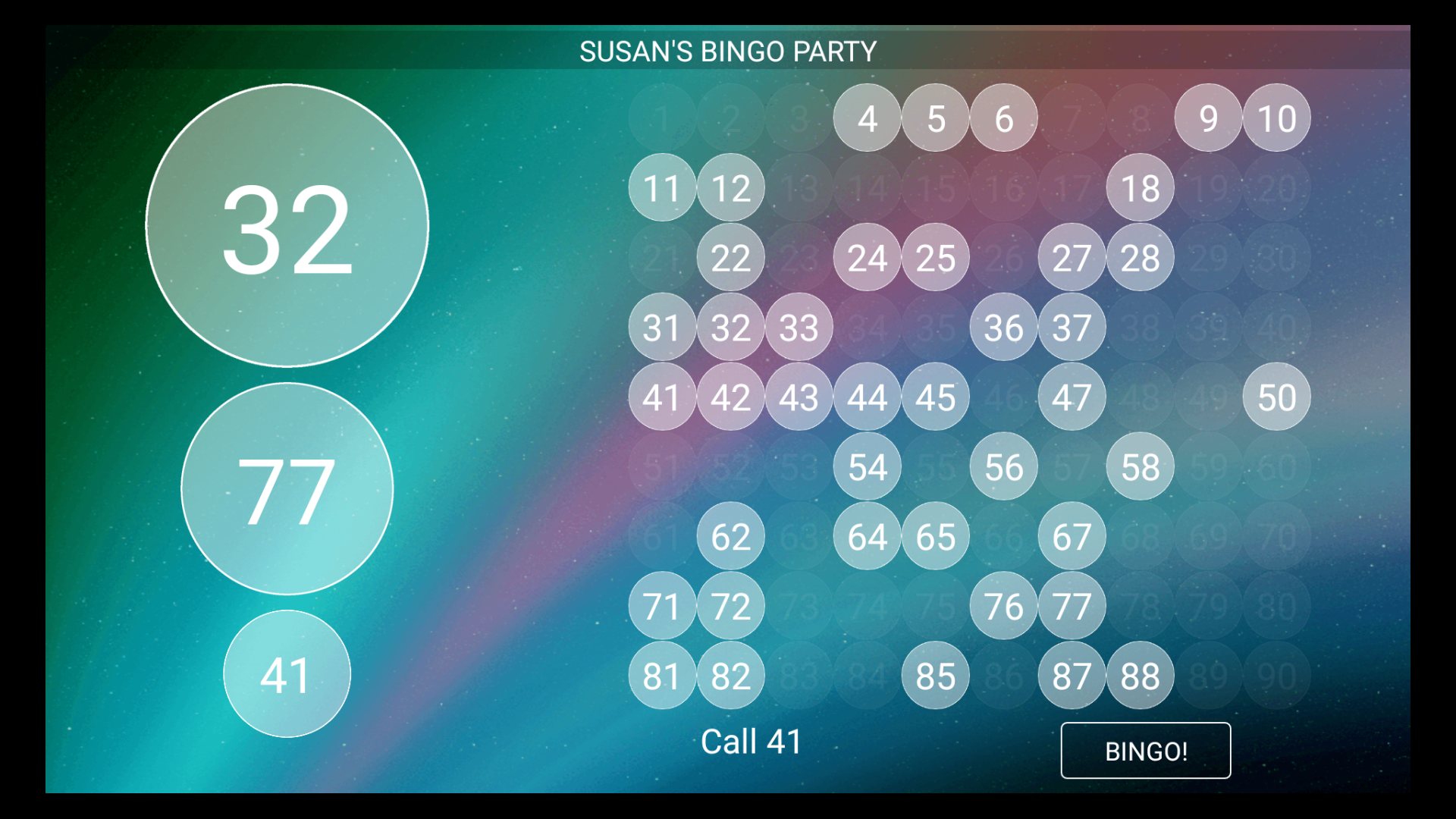Click the number 81 circle
The height and width of the screenshot is (819, 1456).
(x=662, y=675)
